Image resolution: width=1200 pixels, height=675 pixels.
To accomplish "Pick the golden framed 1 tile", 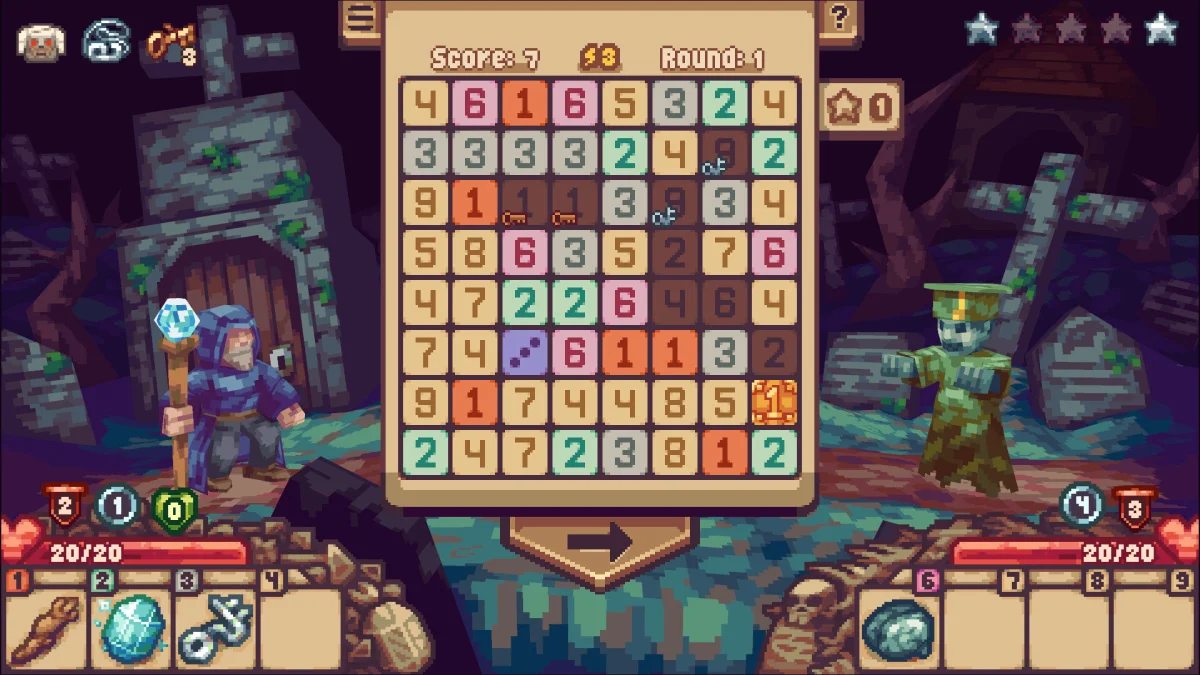I will coord(774,403).
